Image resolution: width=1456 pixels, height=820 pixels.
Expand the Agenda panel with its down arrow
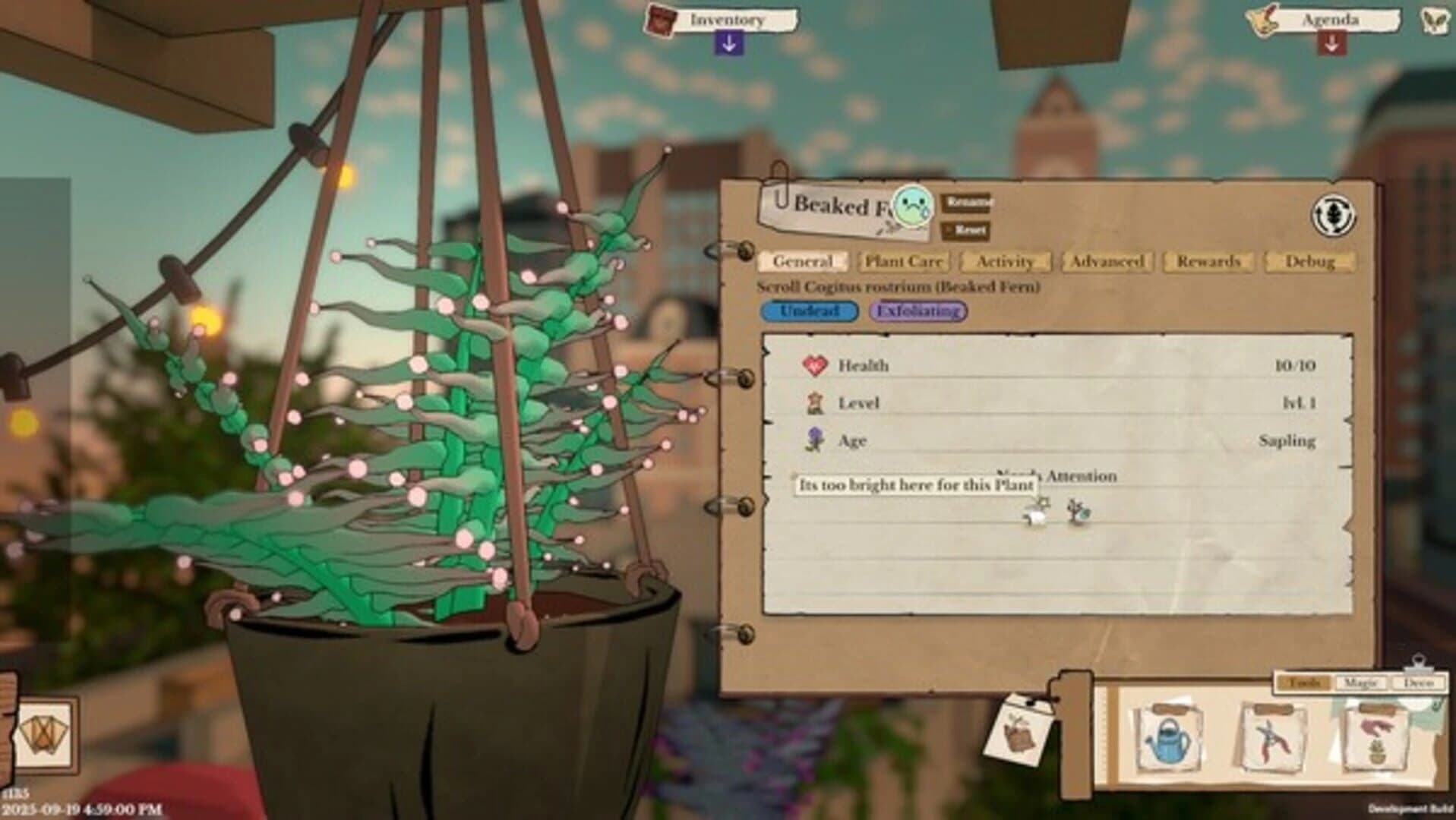1333,44
